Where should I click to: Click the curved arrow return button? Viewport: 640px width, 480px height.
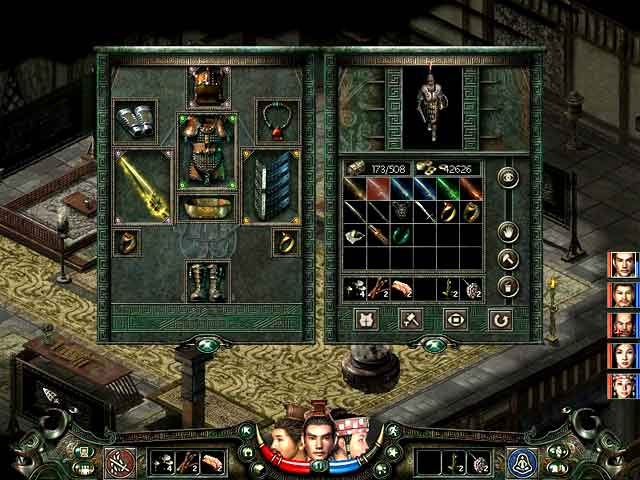pos(499,320)
